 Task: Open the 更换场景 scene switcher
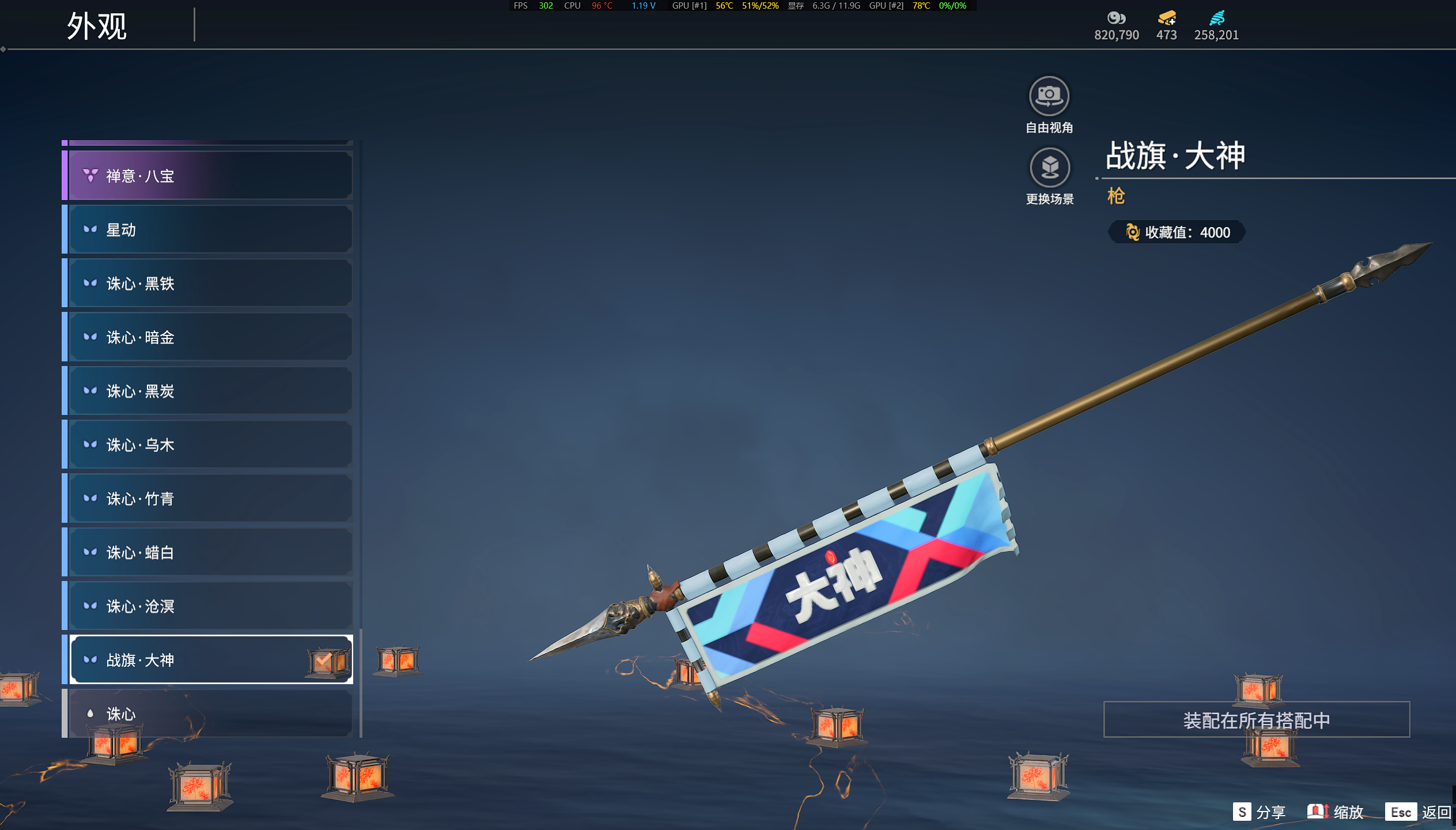[1049, 168]
